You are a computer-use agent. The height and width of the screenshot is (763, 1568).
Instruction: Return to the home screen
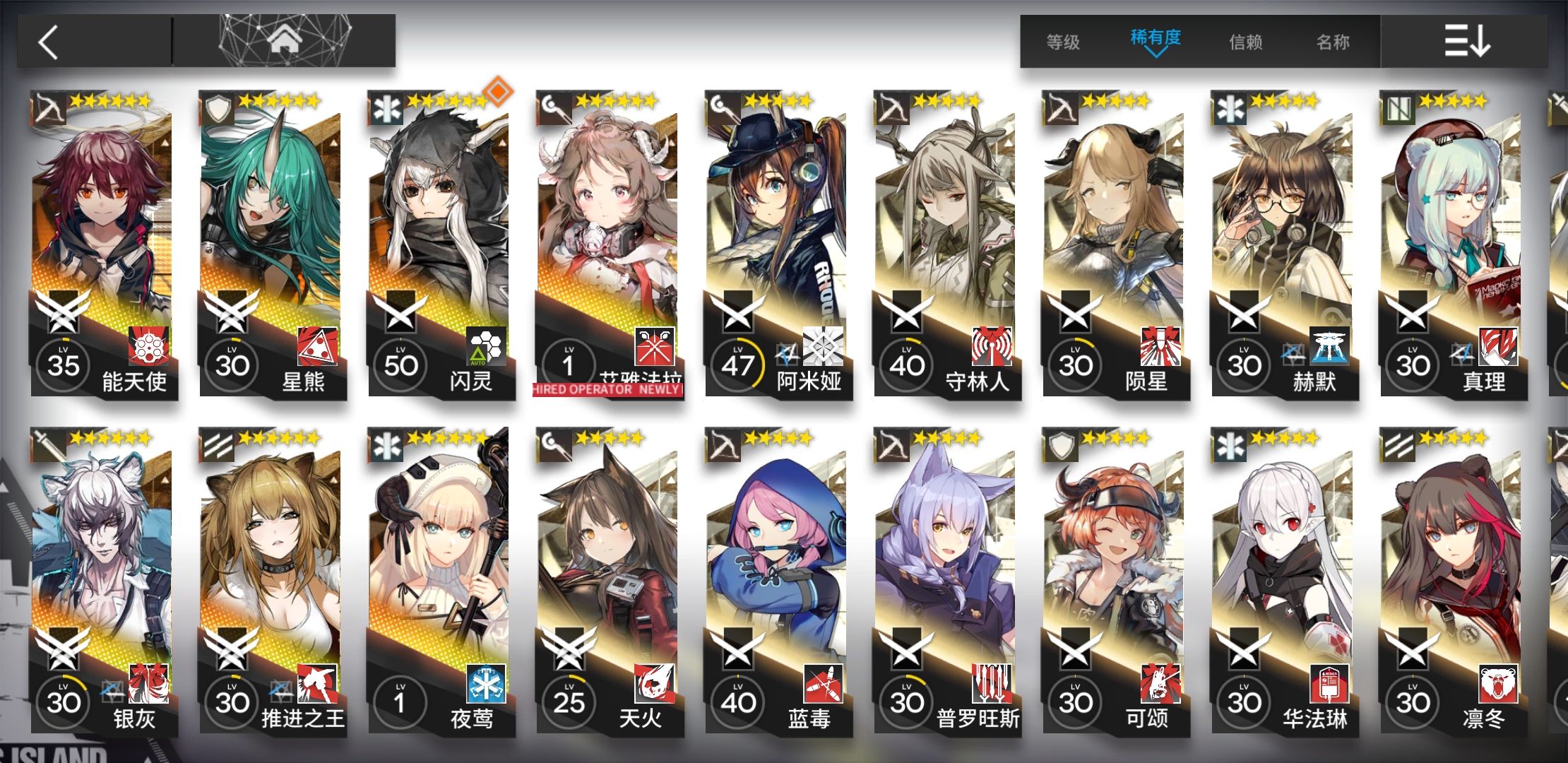coord(285,41)
